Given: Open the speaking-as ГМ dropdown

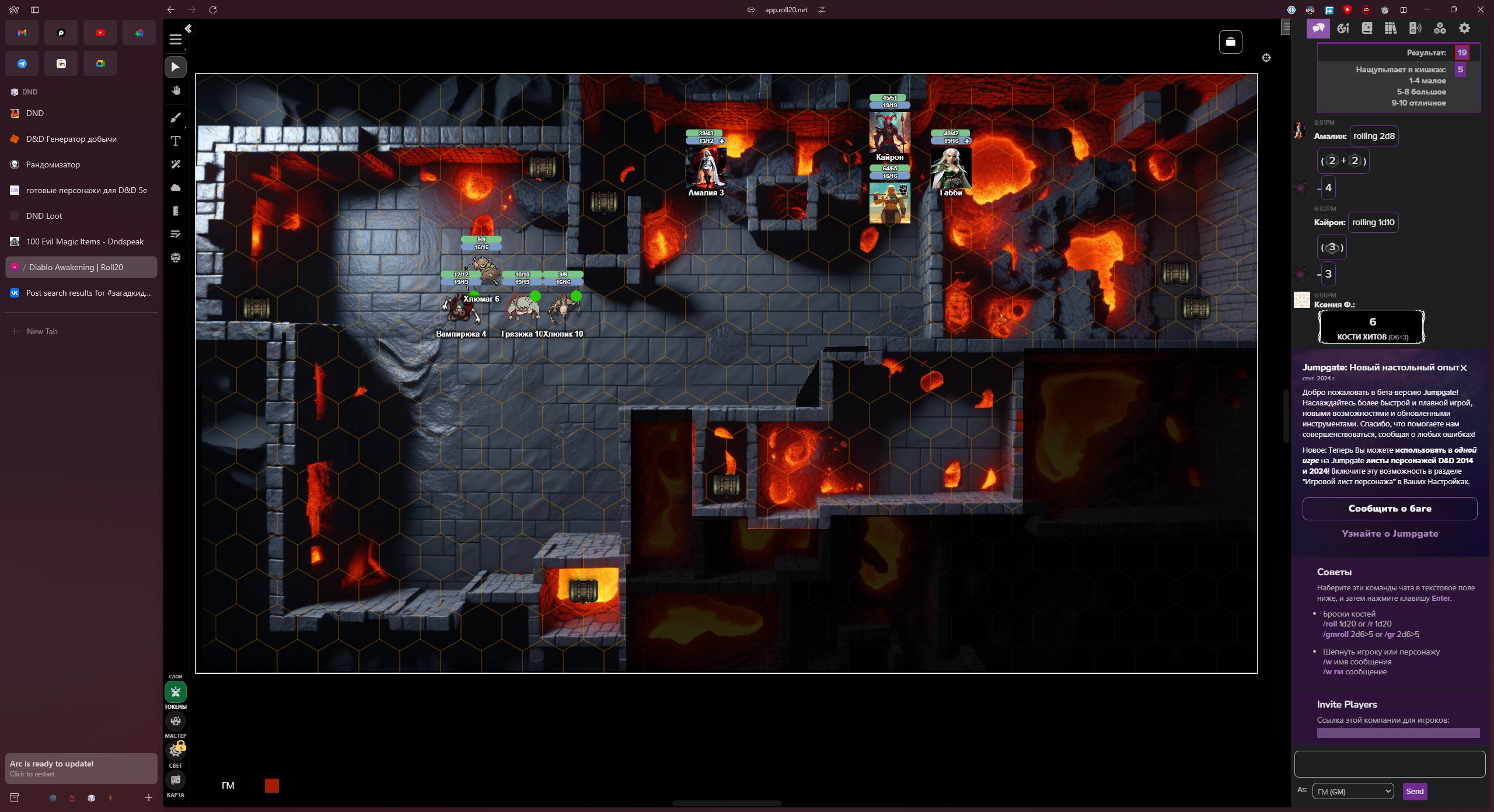Looking at the screenshot, I should pyautogui.click(x=1353, y=792).
